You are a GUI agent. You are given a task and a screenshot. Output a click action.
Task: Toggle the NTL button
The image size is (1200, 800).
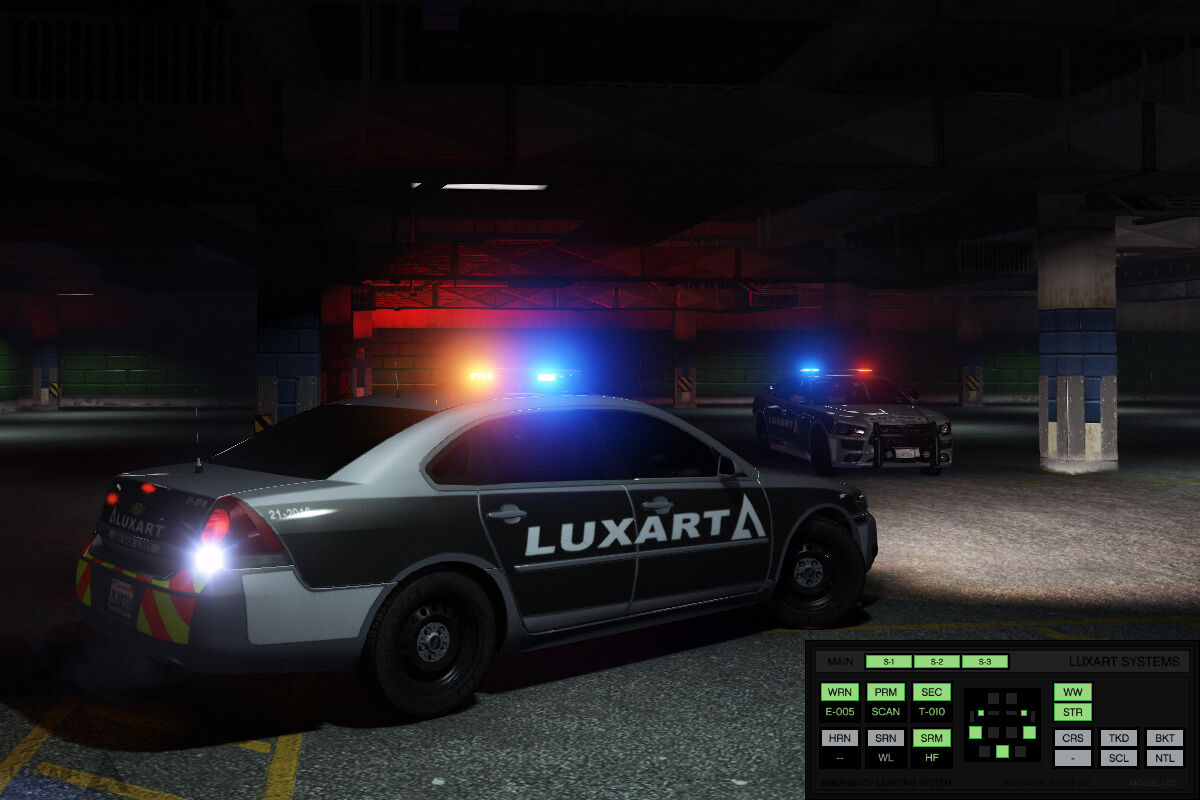point(1164,758)
